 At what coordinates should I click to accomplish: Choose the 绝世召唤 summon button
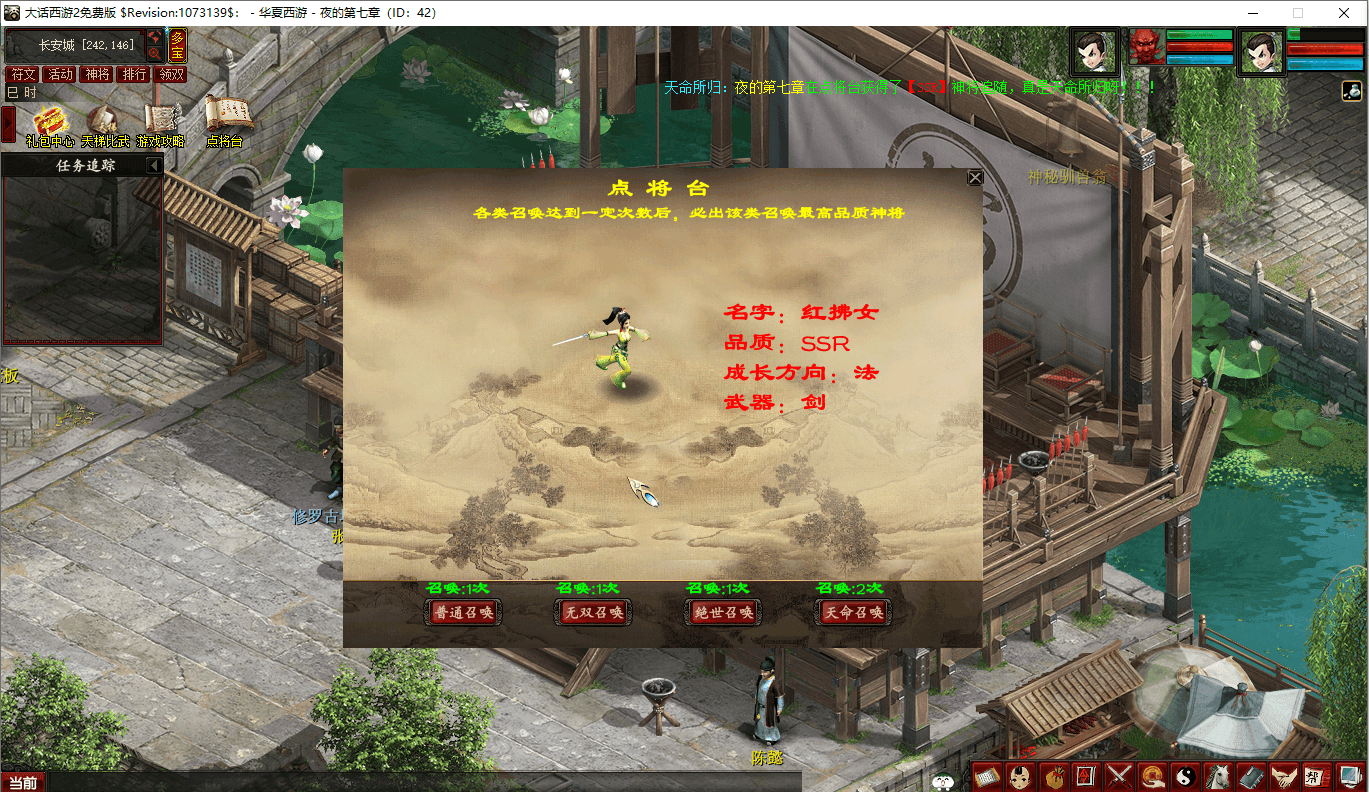(x=722, y=612)
